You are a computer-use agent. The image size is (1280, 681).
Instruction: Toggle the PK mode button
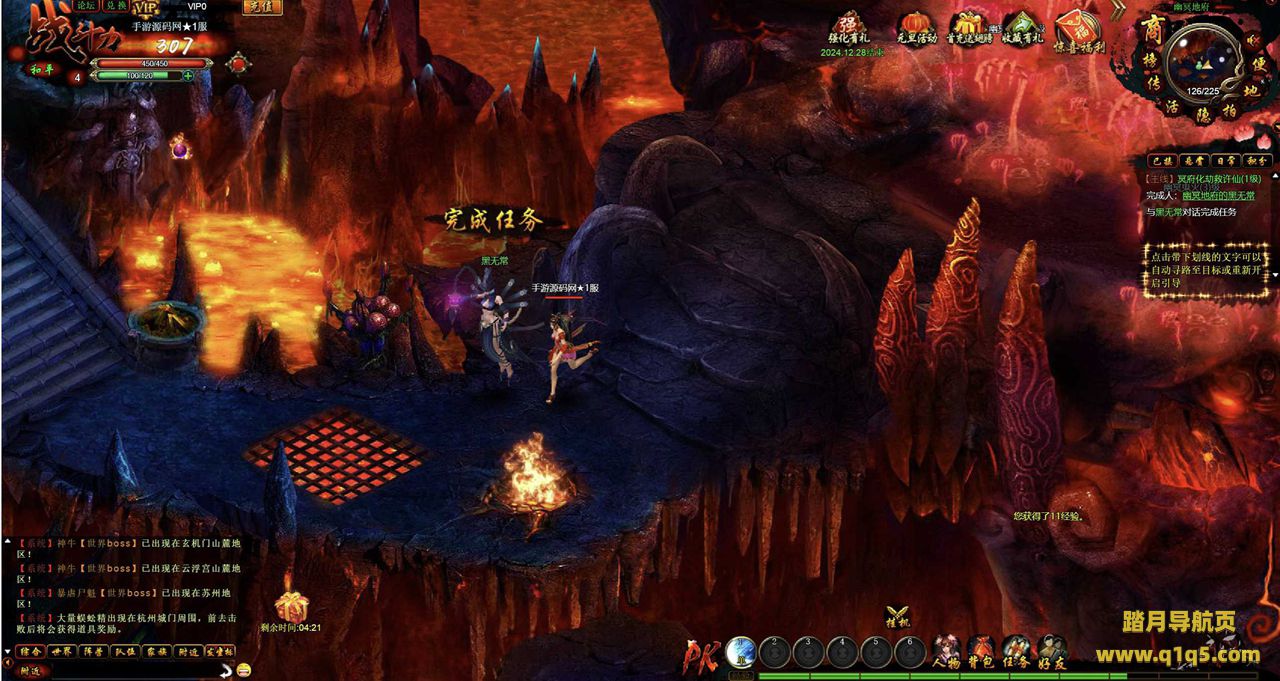699,655
